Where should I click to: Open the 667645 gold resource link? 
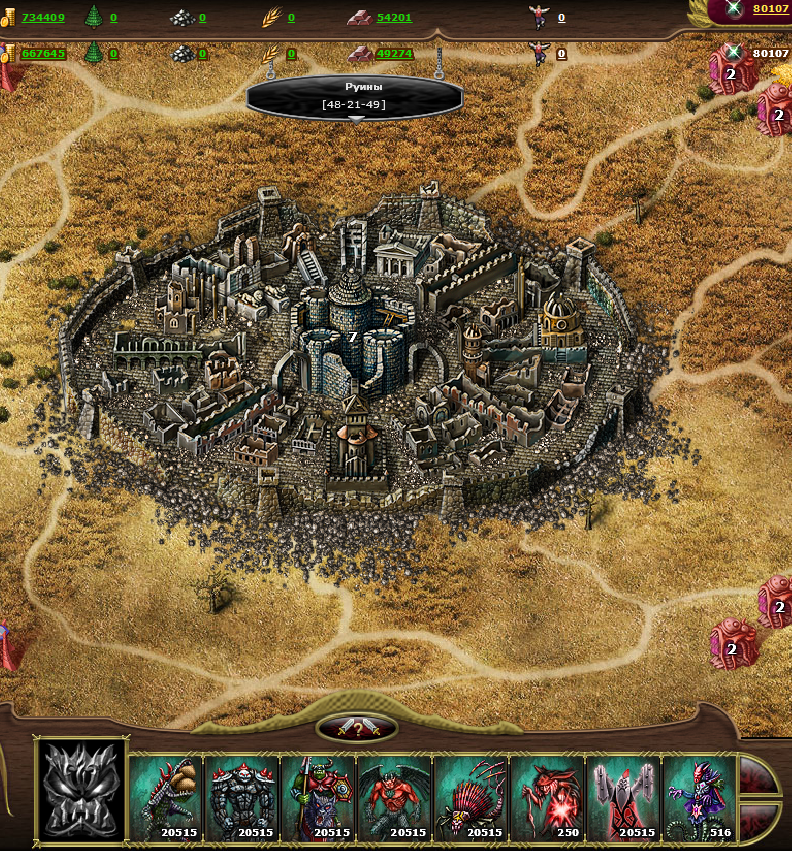(43, 54)
